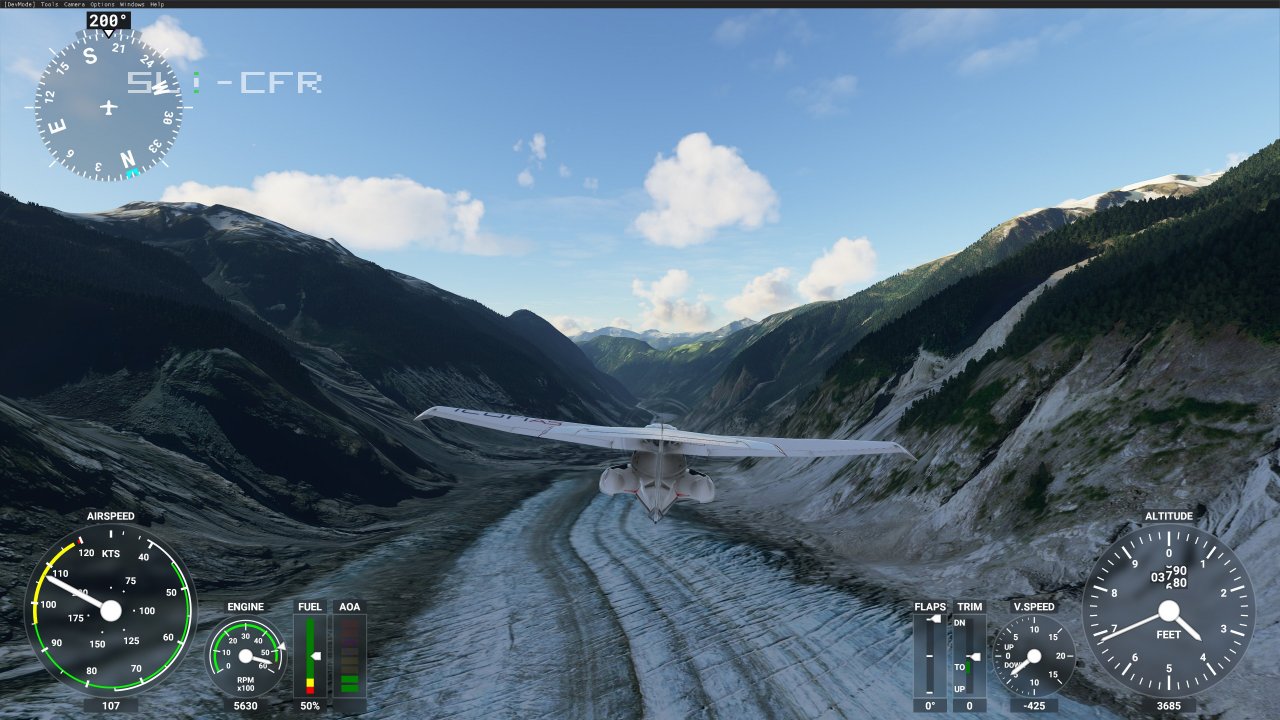Screen dimensions: 1280x720
Task: Click the TO takeoff marker on trim gauge
Action: [958, 666]
